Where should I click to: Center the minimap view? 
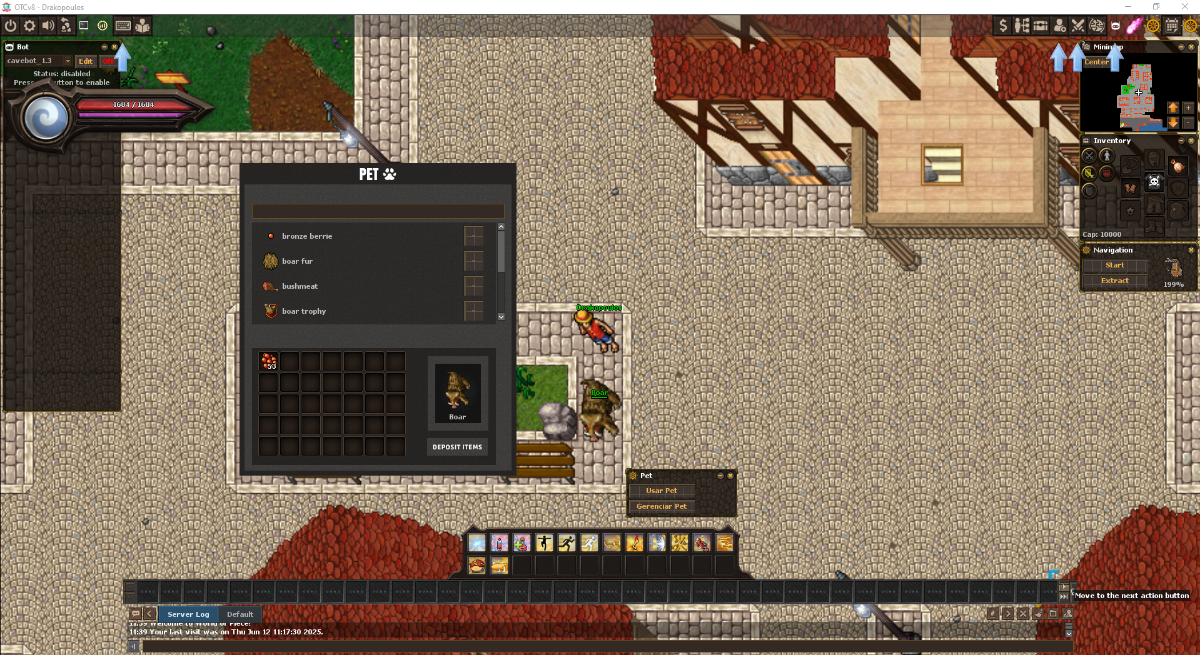click(1097, 62)
